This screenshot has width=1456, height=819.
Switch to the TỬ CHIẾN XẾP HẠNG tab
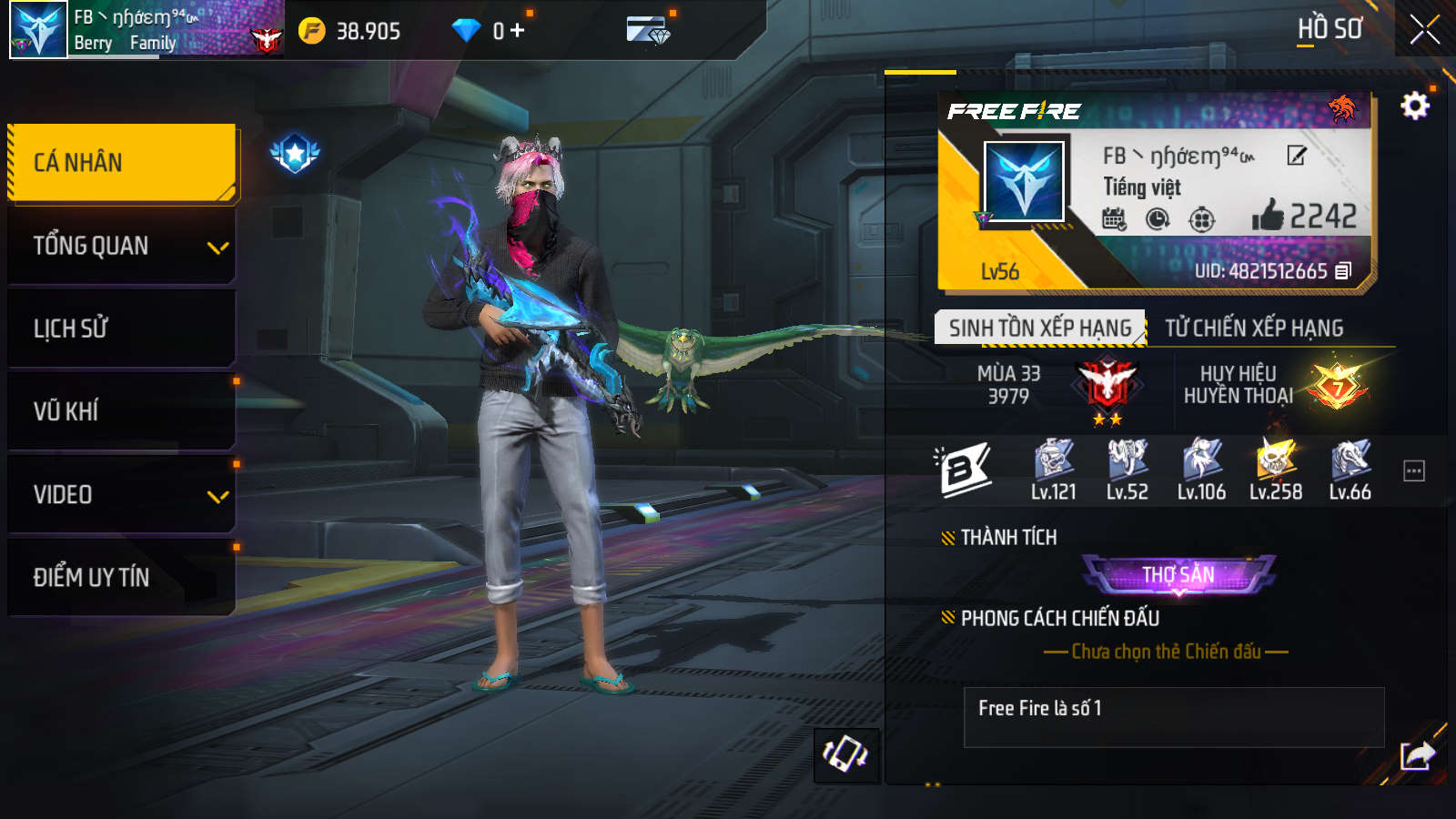(1254, 328)
